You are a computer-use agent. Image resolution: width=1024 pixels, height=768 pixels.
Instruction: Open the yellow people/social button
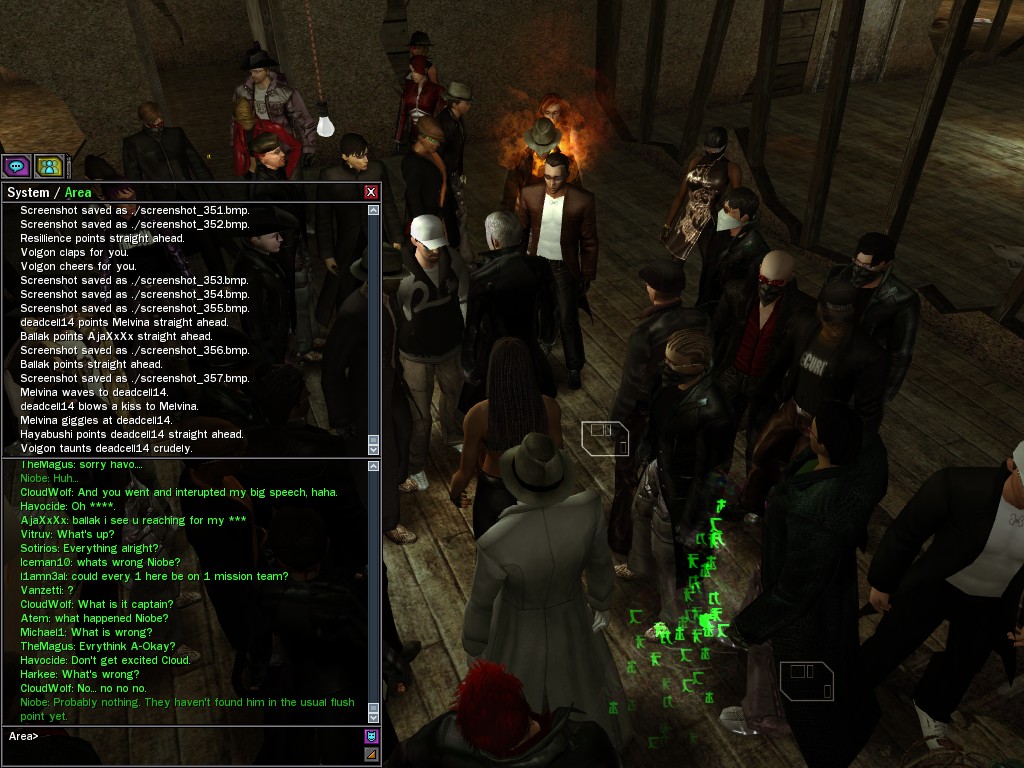tap(48, 166)
